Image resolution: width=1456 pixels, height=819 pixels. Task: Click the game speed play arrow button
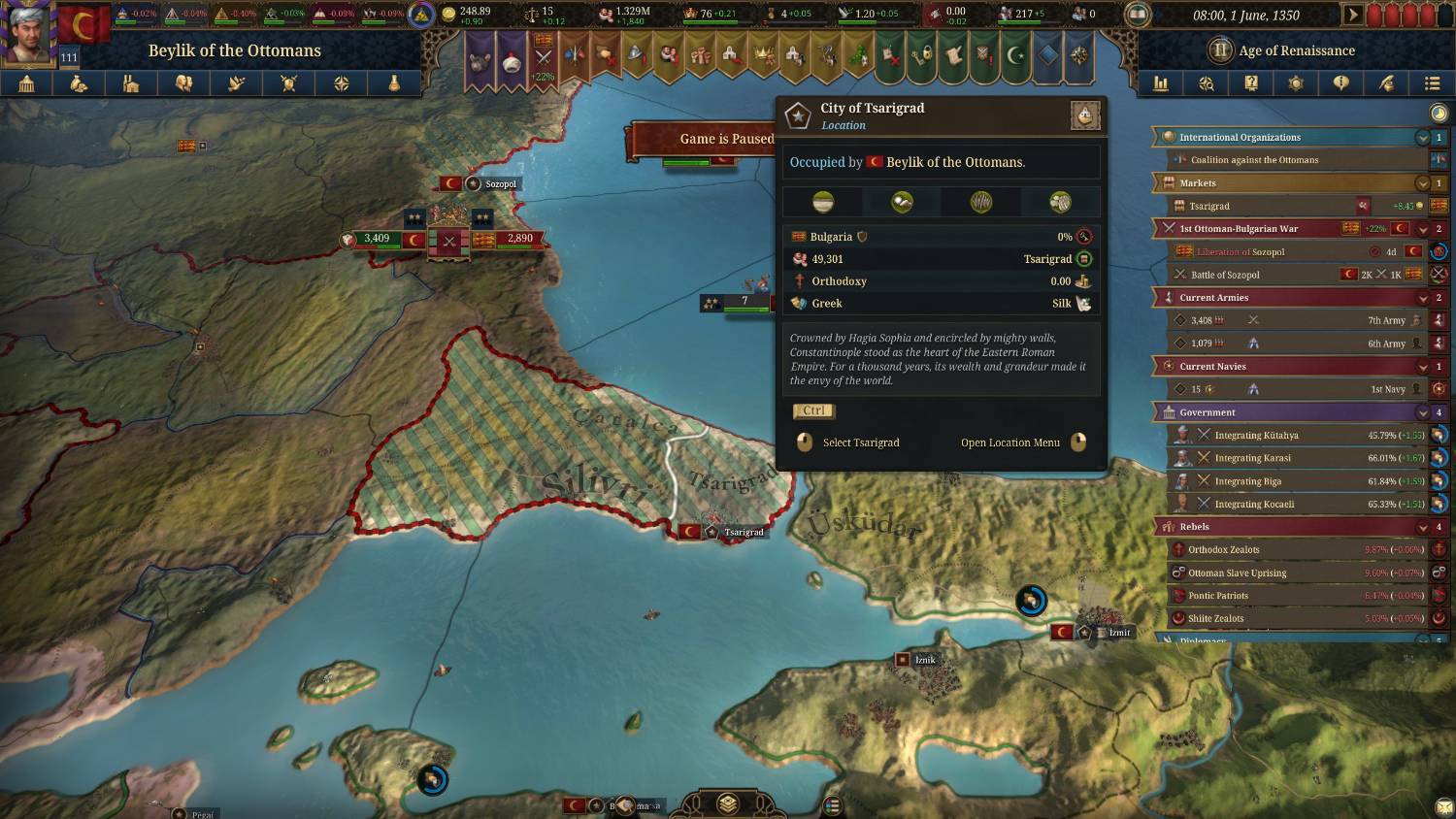[x=1352, y=15]
